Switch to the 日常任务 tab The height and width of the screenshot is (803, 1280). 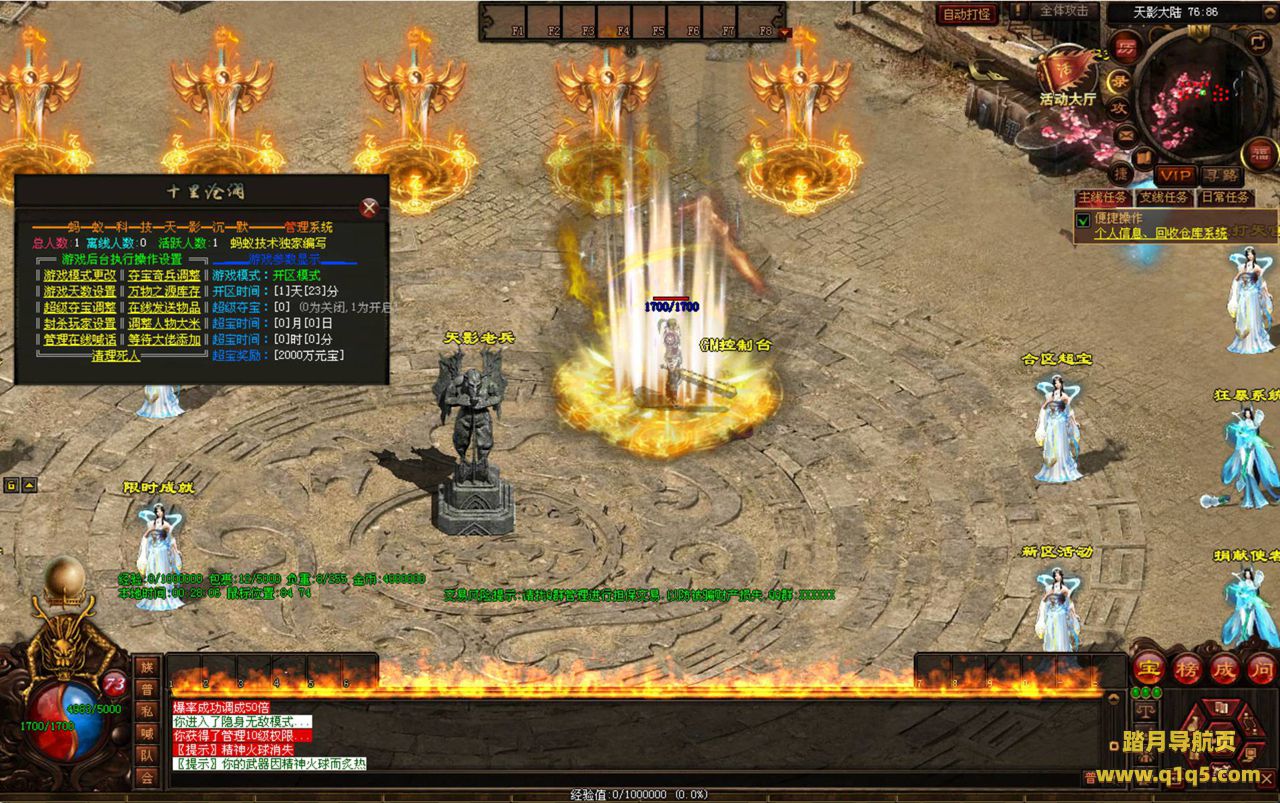[x=1225, y=198]
